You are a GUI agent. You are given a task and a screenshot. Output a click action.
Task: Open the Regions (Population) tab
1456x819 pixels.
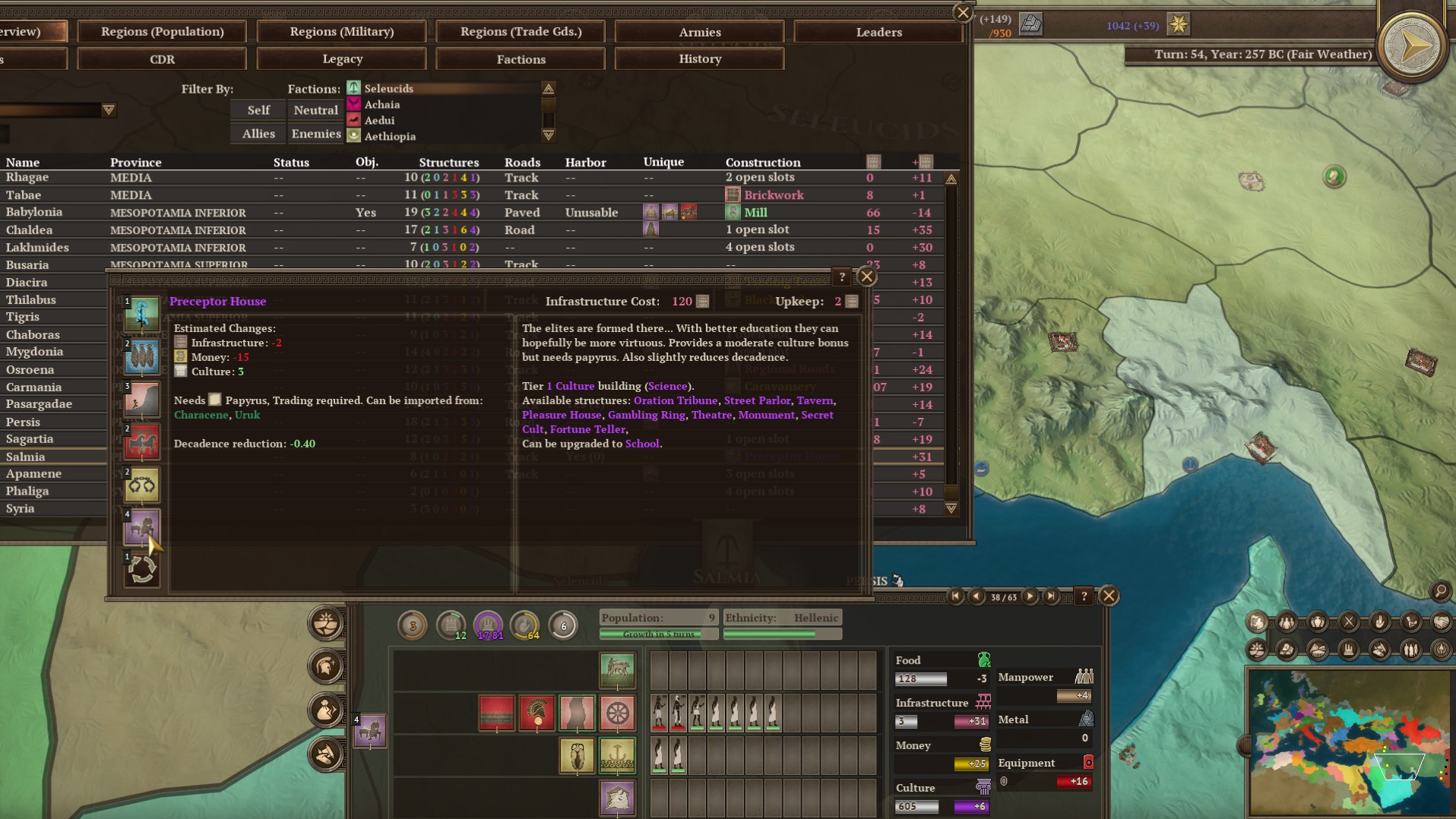click(x=162, y=32)
